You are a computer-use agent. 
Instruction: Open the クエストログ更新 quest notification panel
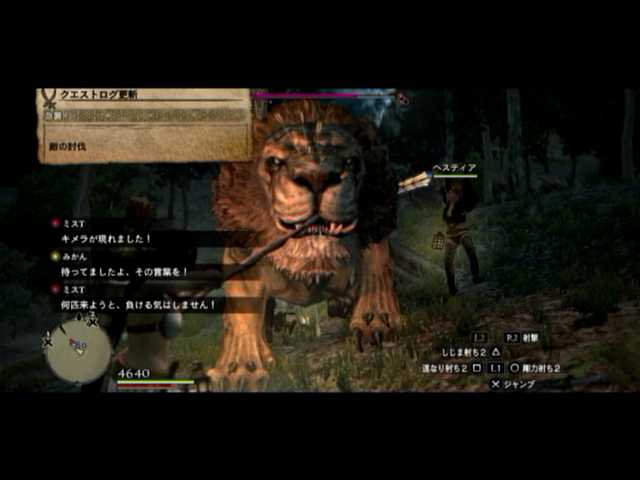point(145,123)
